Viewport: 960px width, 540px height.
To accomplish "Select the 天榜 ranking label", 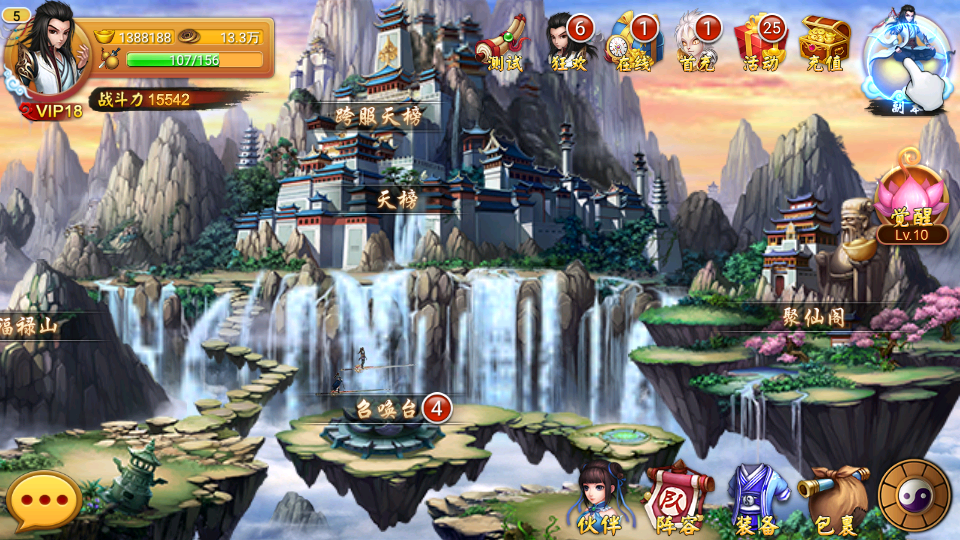I will pos(397,199).
